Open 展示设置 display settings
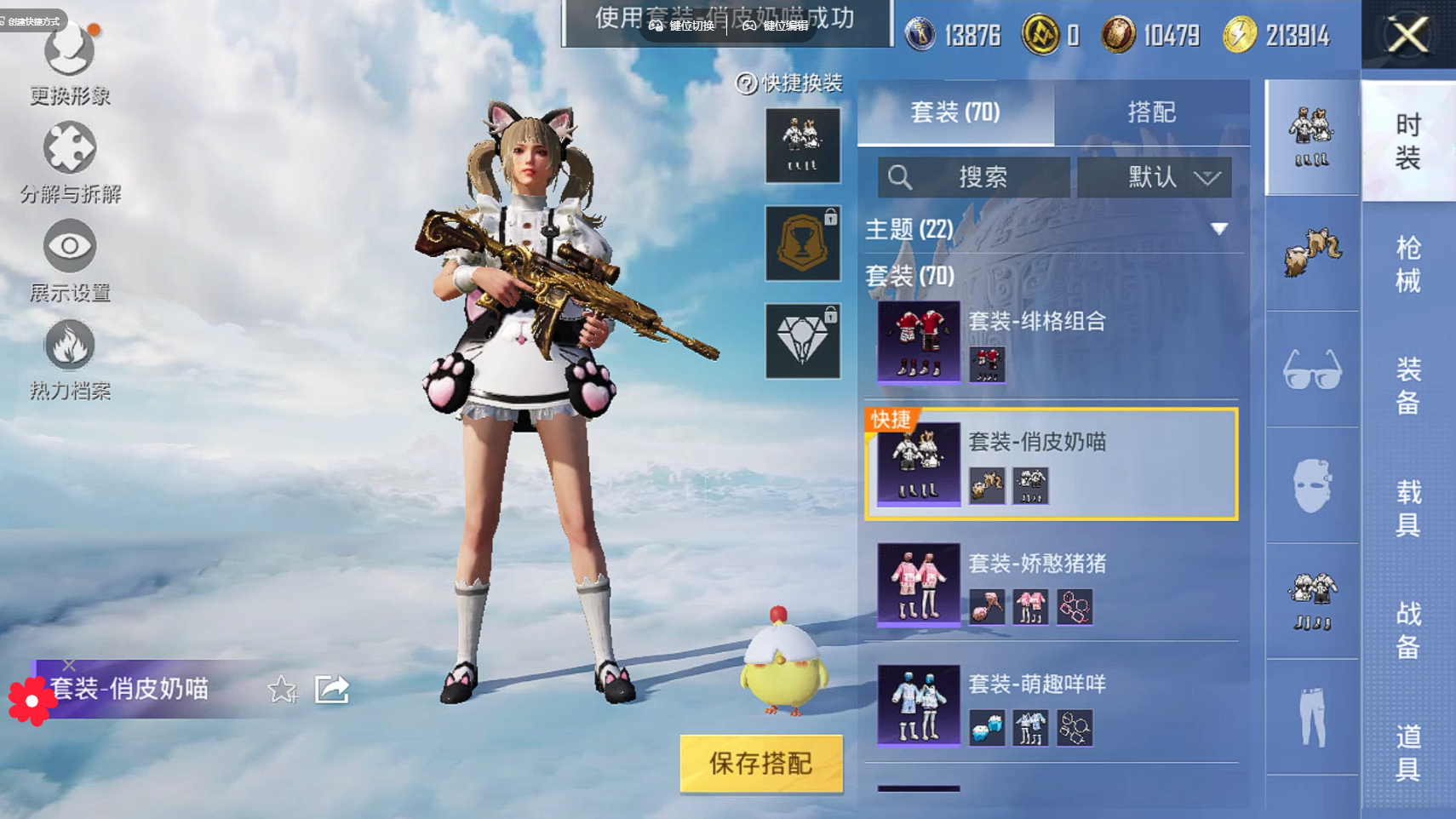Viewport: 1456px width, 819px height. click(x=69, y=261)
